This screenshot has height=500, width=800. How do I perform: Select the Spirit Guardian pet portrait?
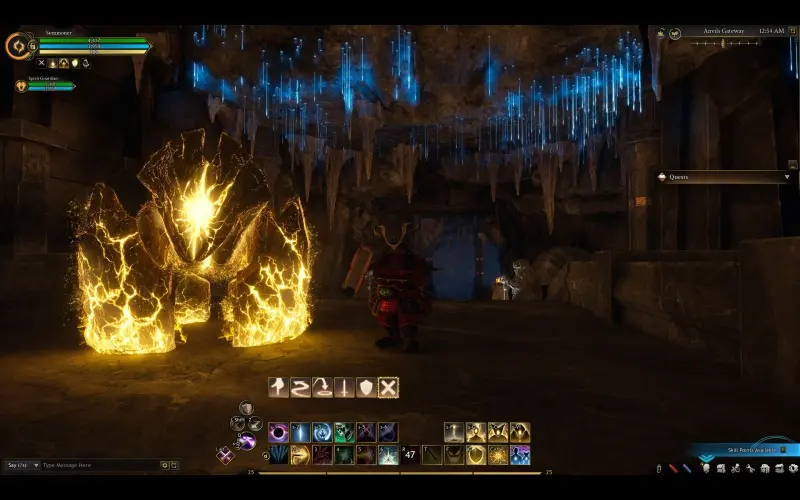click(x=20, y=86)
